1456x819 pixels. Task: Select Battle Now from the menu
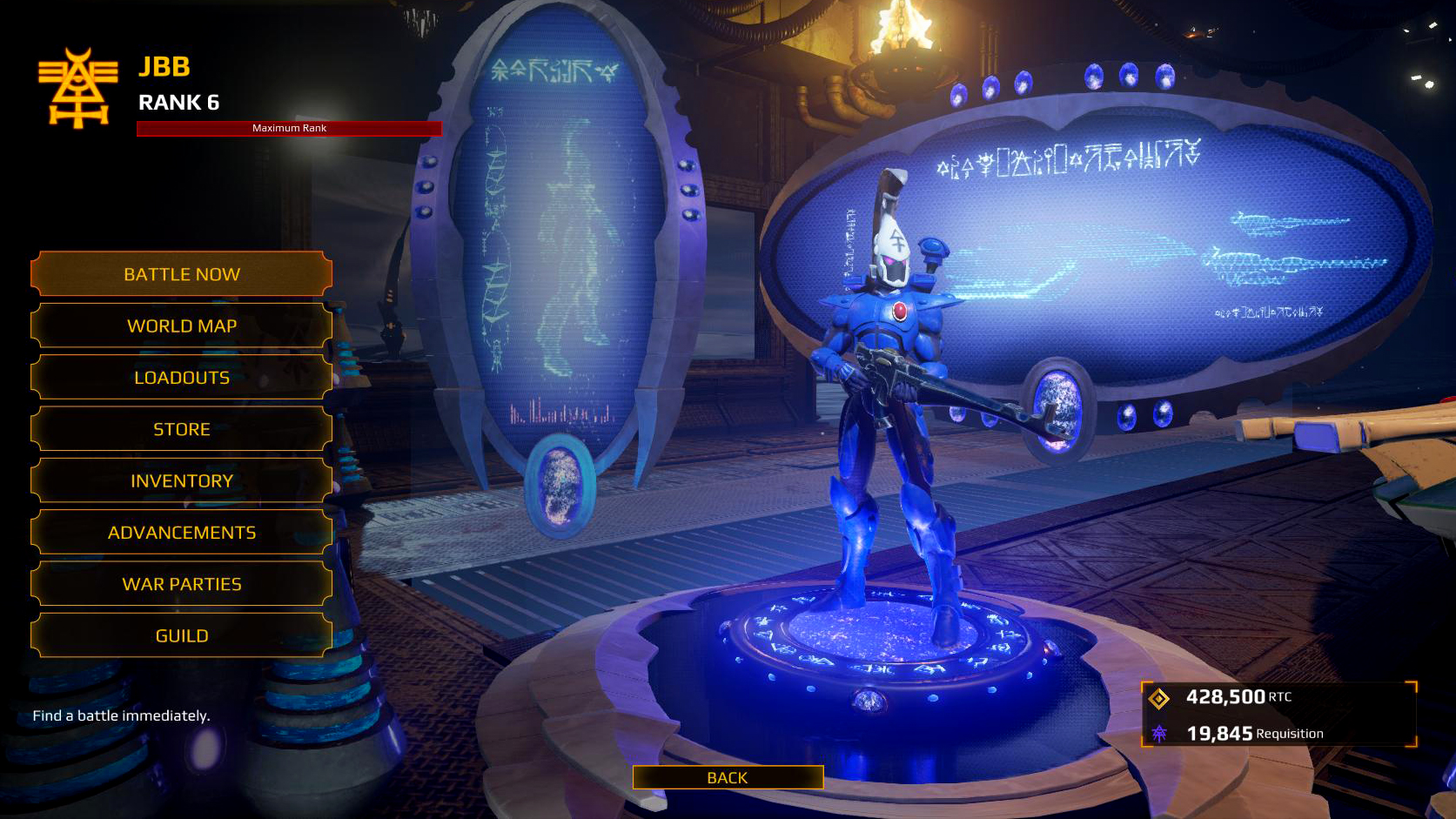coord(181,274)
